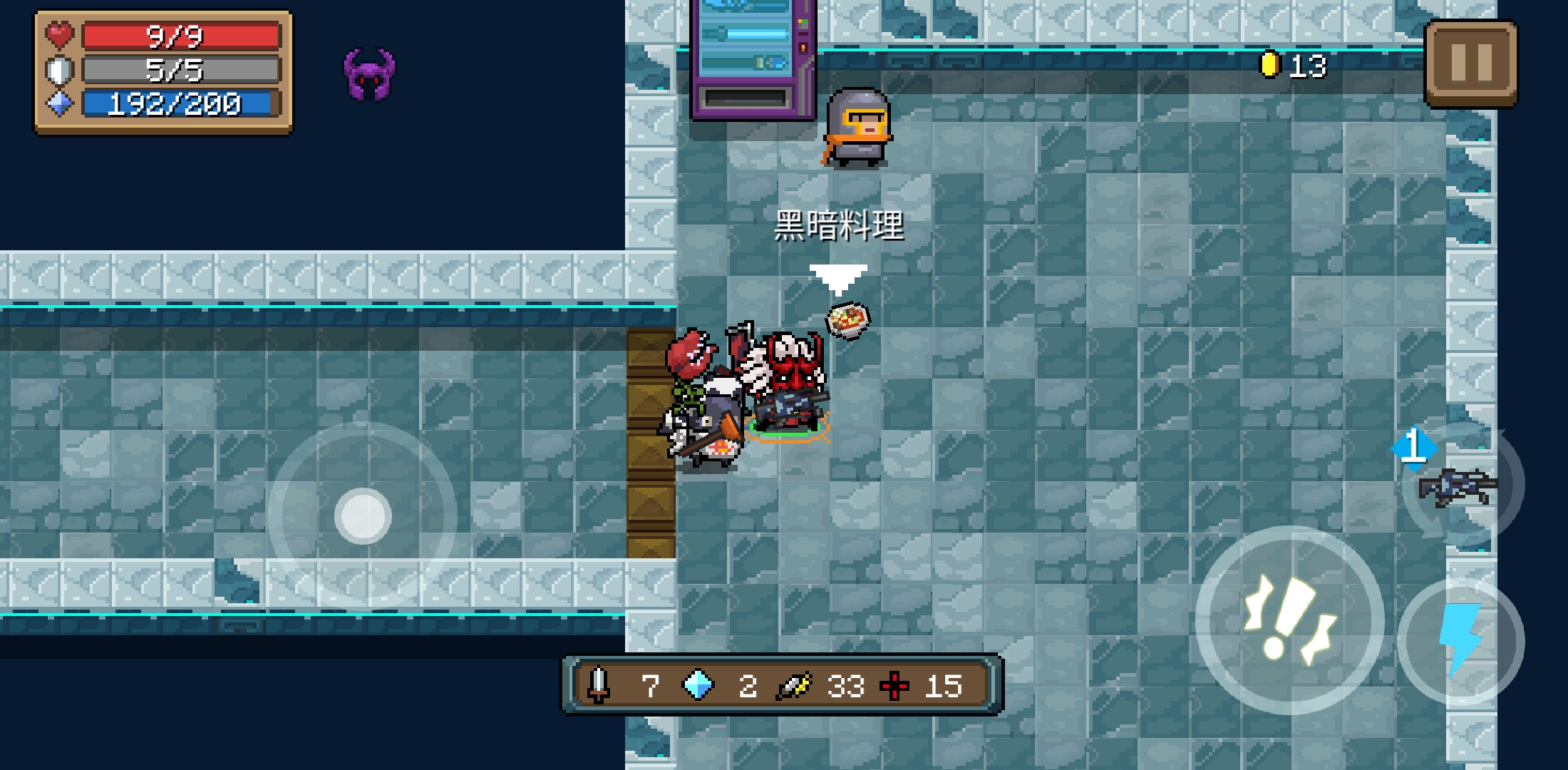This screenshot has height=770, width=1568.
Task: Tap the purple horned helmet buff icon
Action: (x=369, y=74)
